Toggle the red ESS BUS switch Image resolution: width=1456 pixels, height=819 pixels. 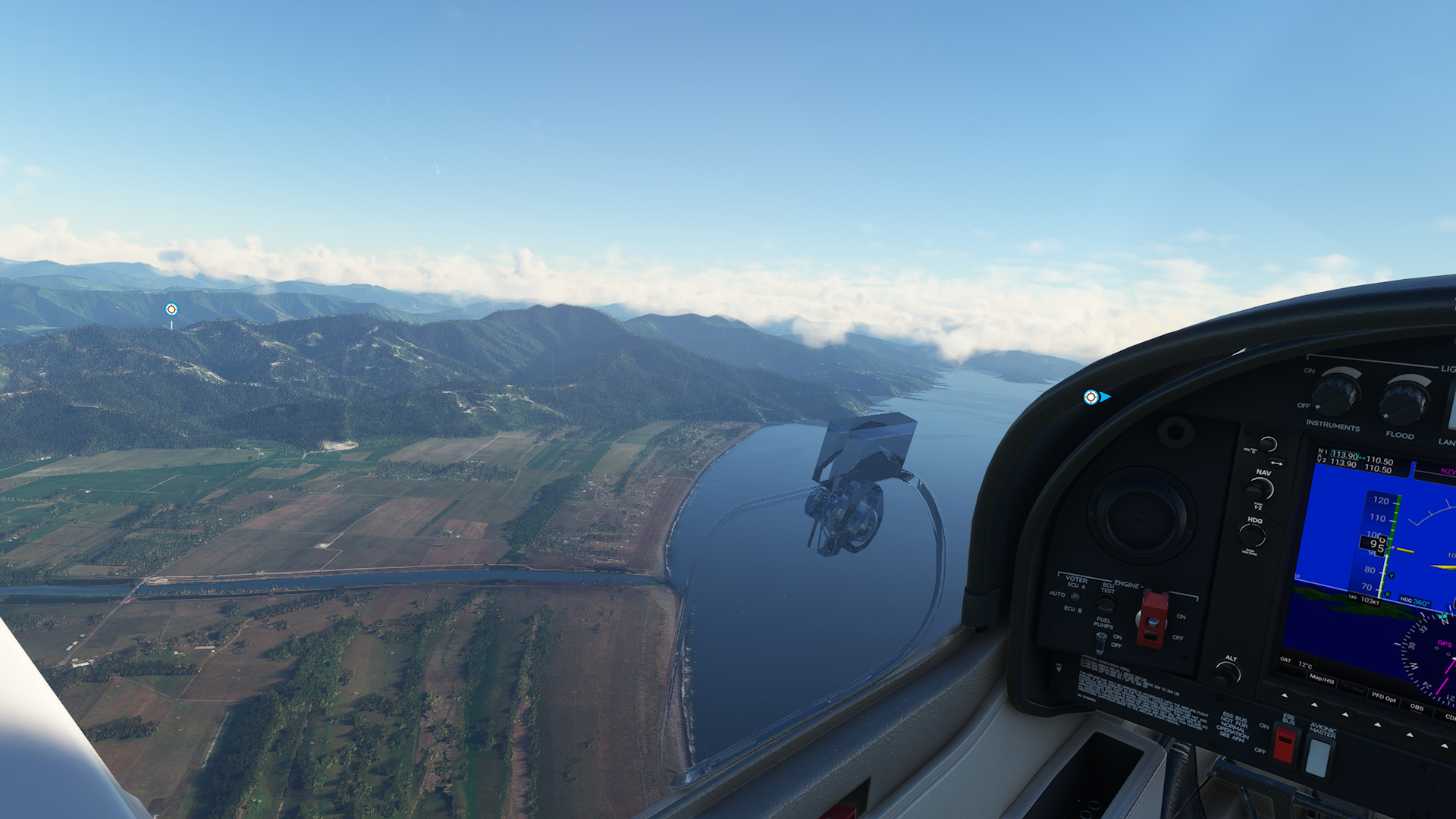pyautogui.click(x=1285, y=743)
